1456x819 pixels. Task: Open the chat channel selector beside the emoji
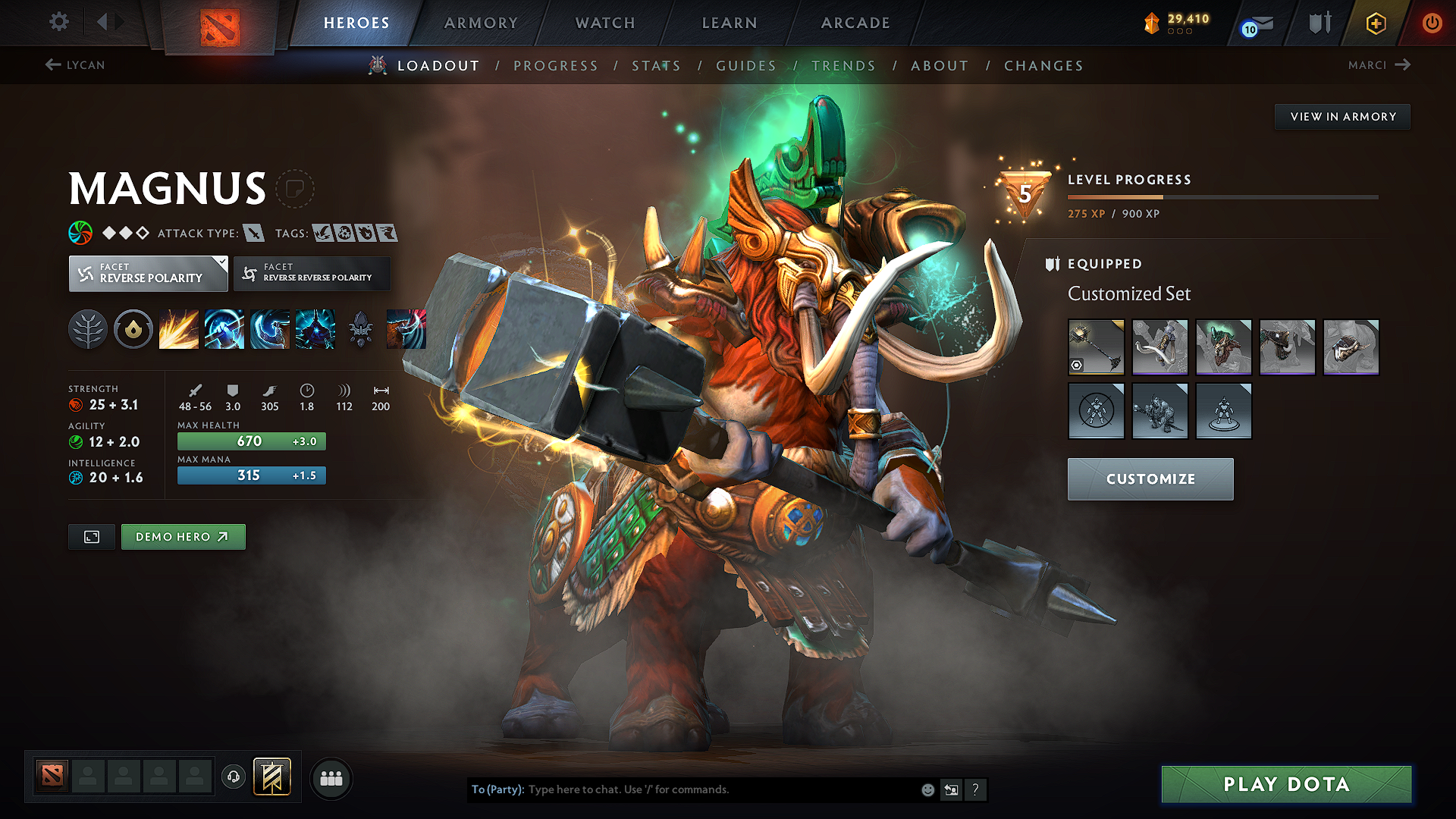[951, 789]
